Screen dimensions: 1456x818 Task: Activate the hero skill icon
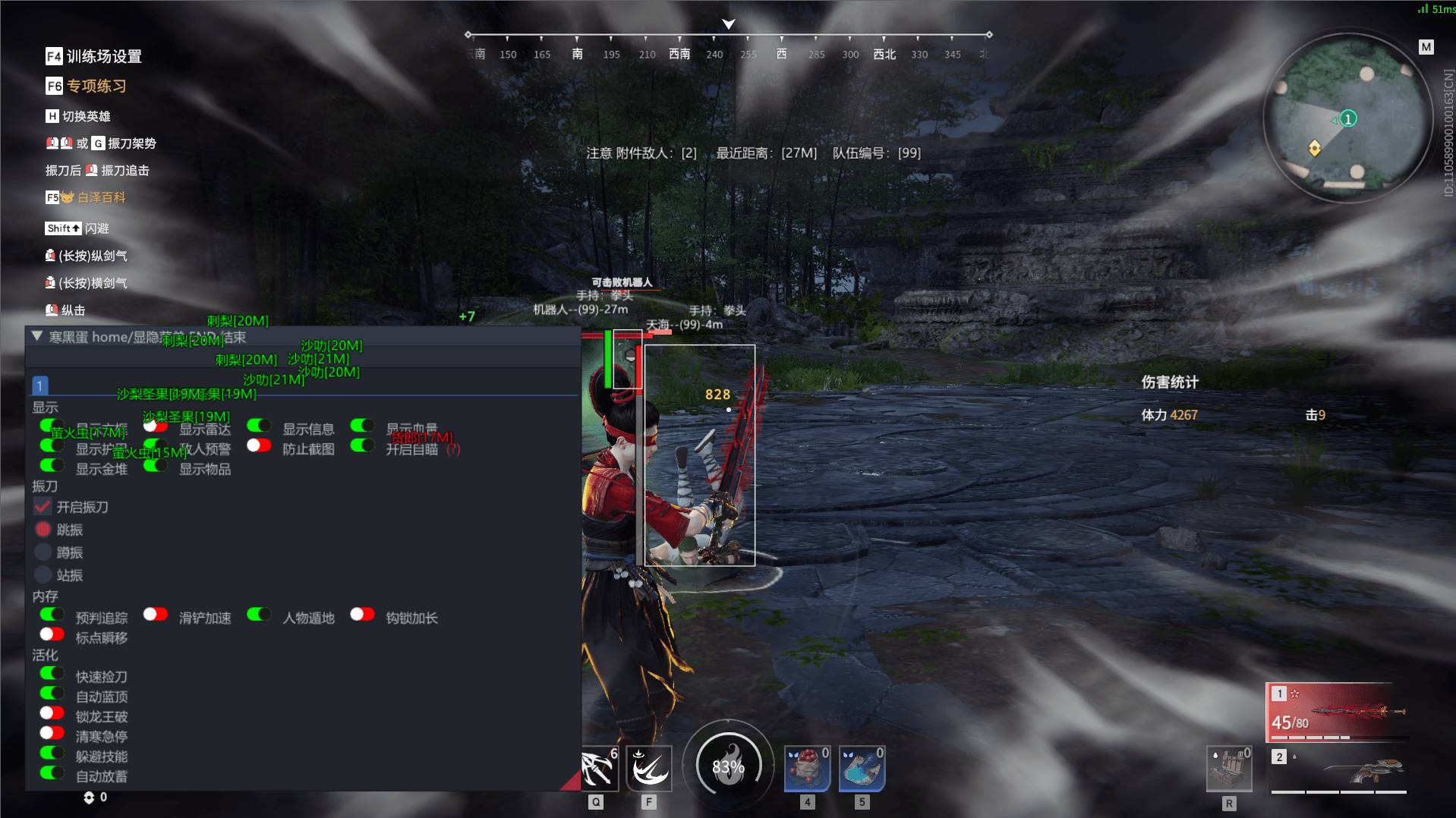tap(649, 769)
